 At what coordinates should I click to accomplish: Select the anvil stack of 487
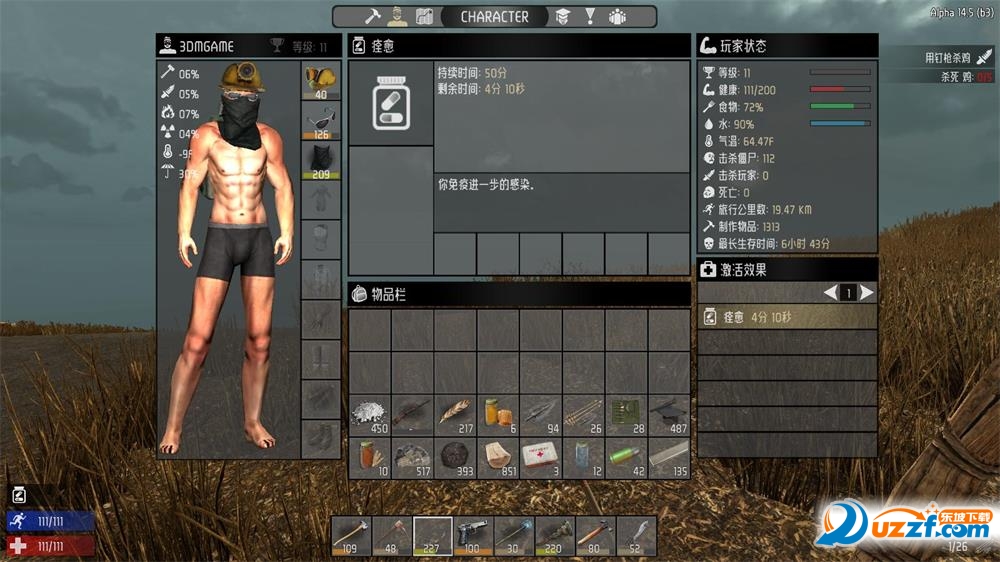click(669, 415)
